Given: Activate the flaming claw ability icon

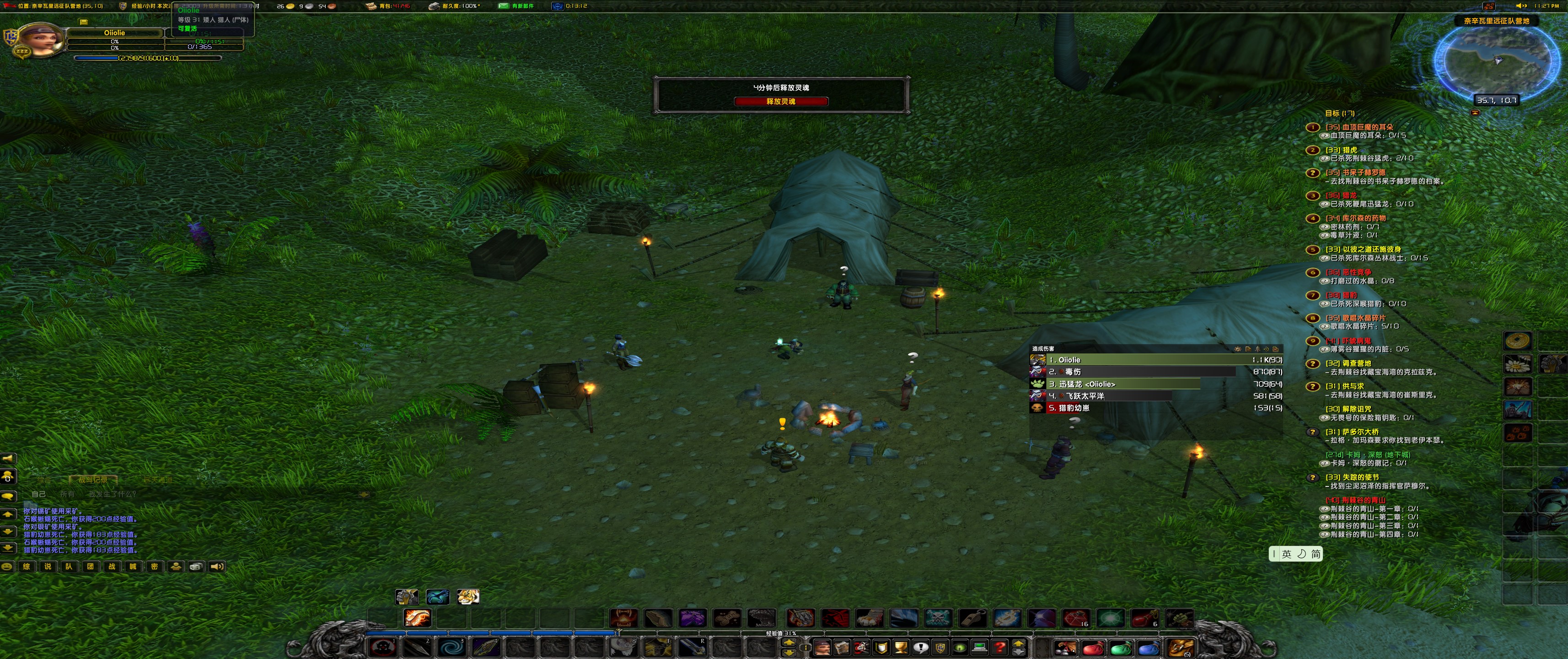Looking at the screenshot, I should 418,618.
